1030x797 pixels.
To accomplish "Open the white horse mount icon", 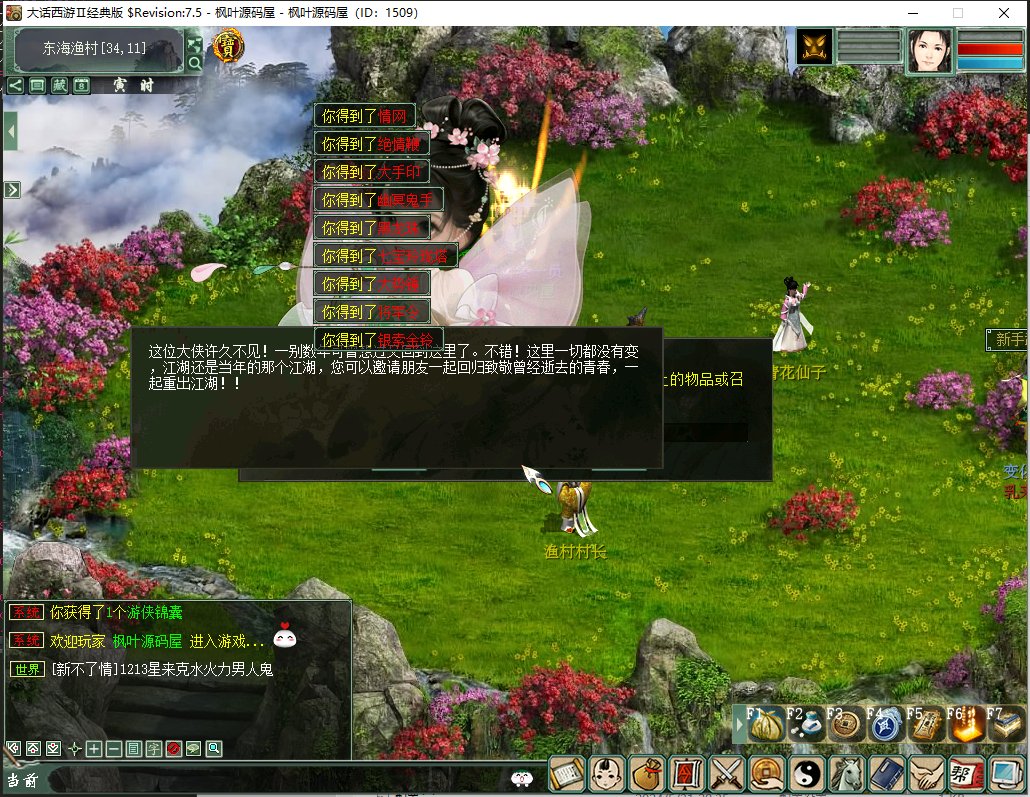I will (x=847, y=773).
